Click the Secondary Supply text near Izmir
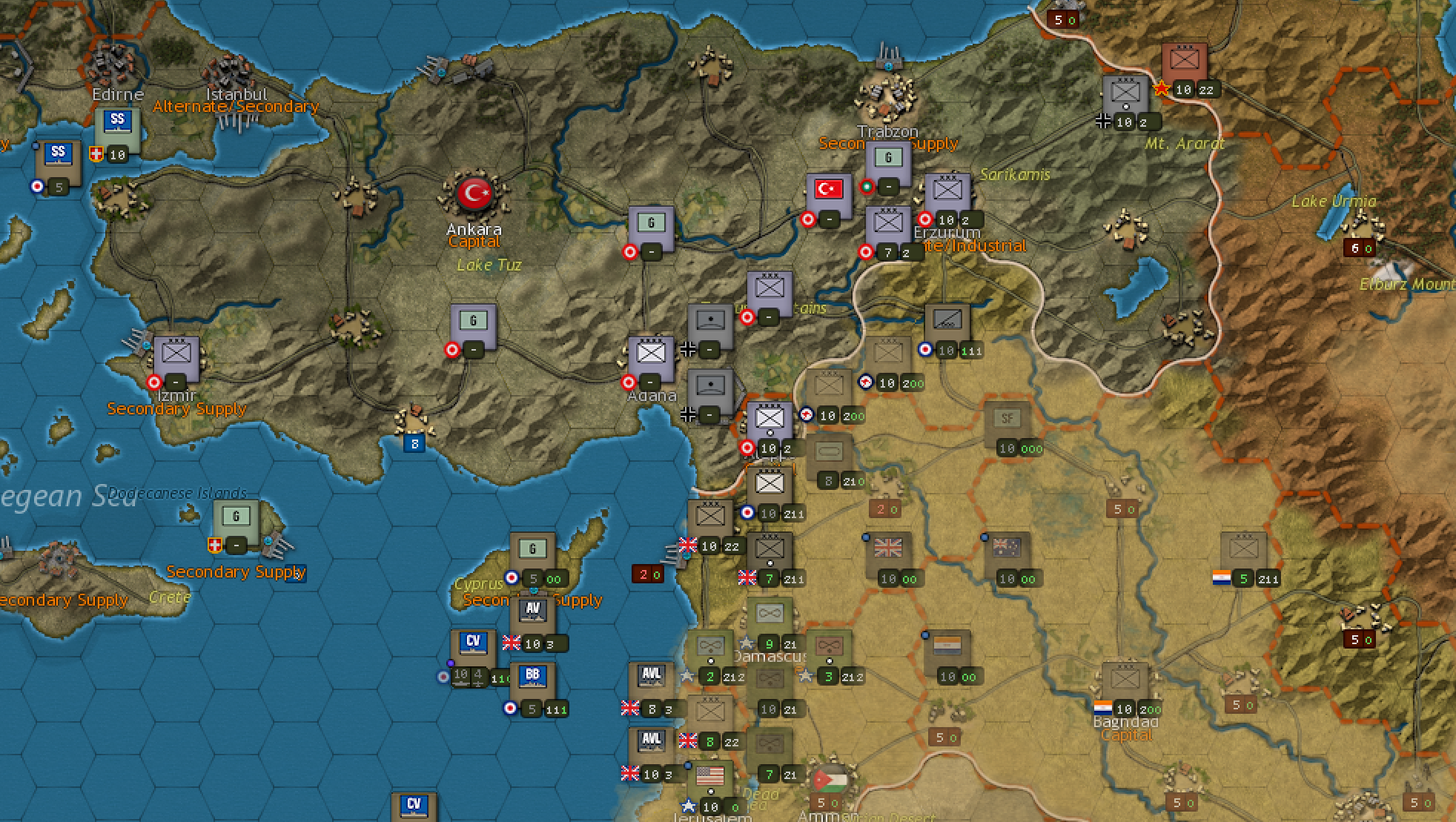 coord(176,408)
